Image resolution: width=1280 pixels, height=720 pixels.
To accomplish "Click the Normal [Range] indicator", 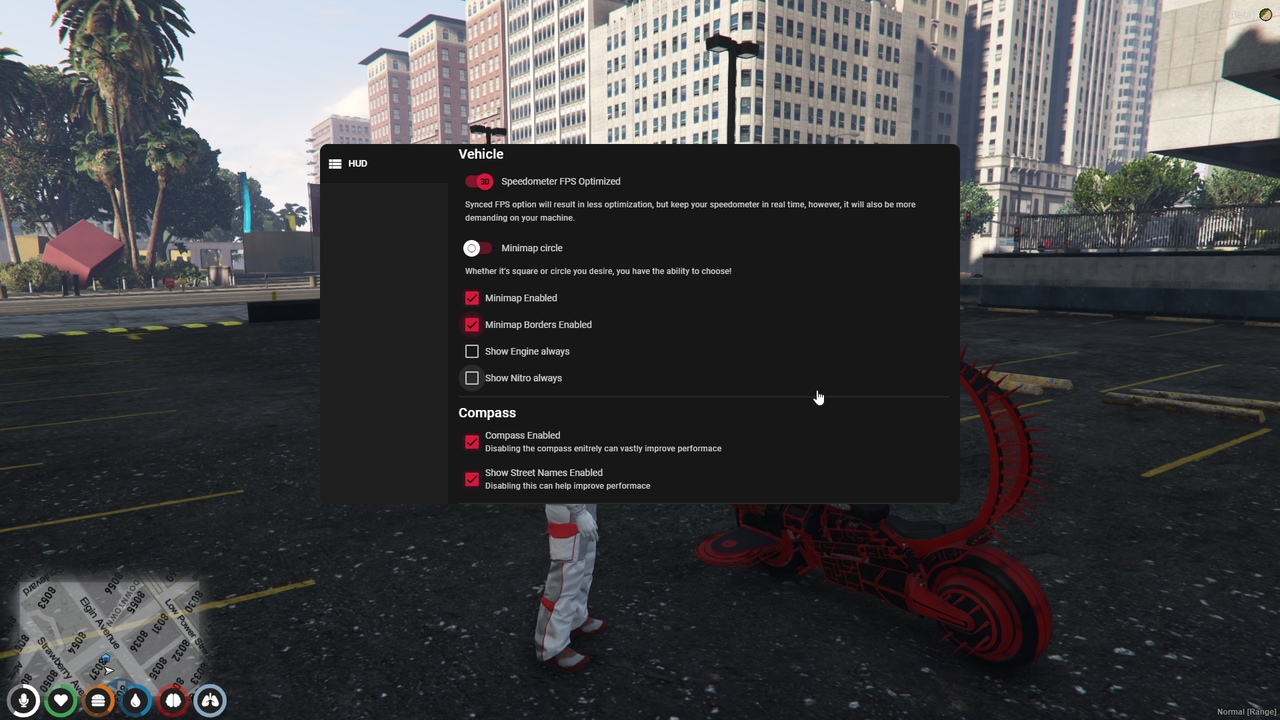I will coord(1245,711).
